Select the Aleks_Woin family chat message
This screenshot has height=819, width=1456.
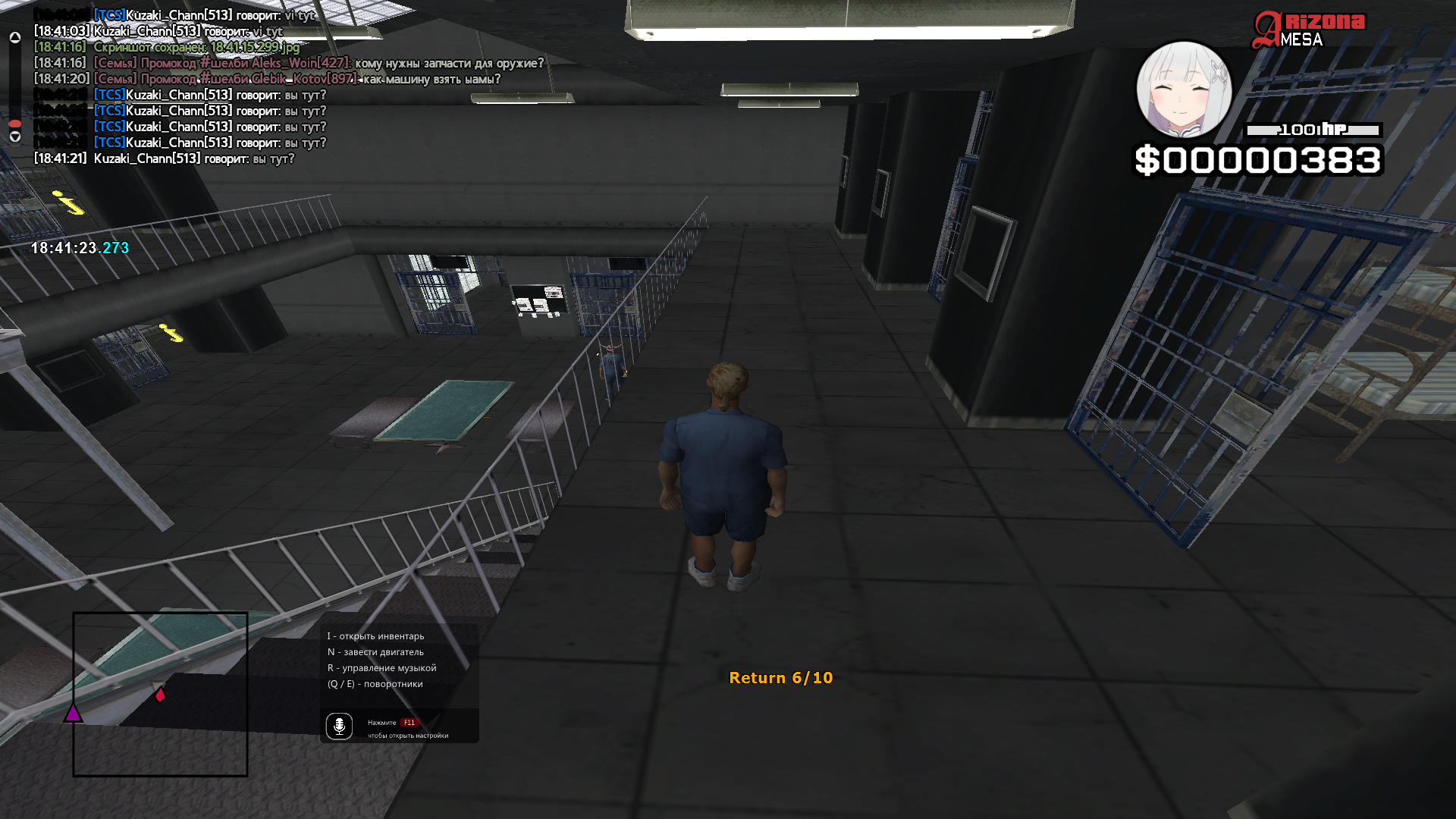(x=318, y=63)
